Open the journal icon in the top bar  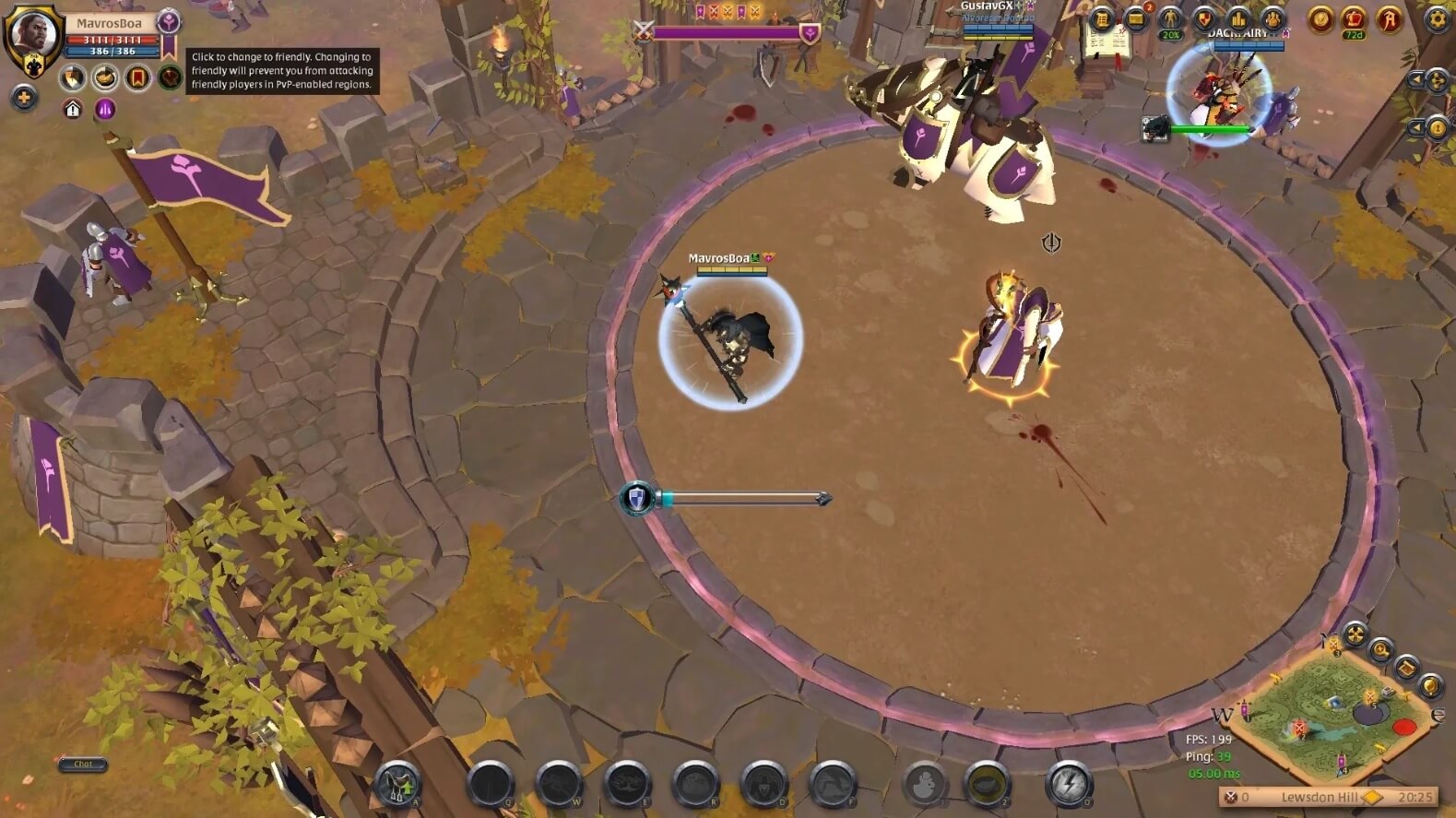coord(1101,19)
